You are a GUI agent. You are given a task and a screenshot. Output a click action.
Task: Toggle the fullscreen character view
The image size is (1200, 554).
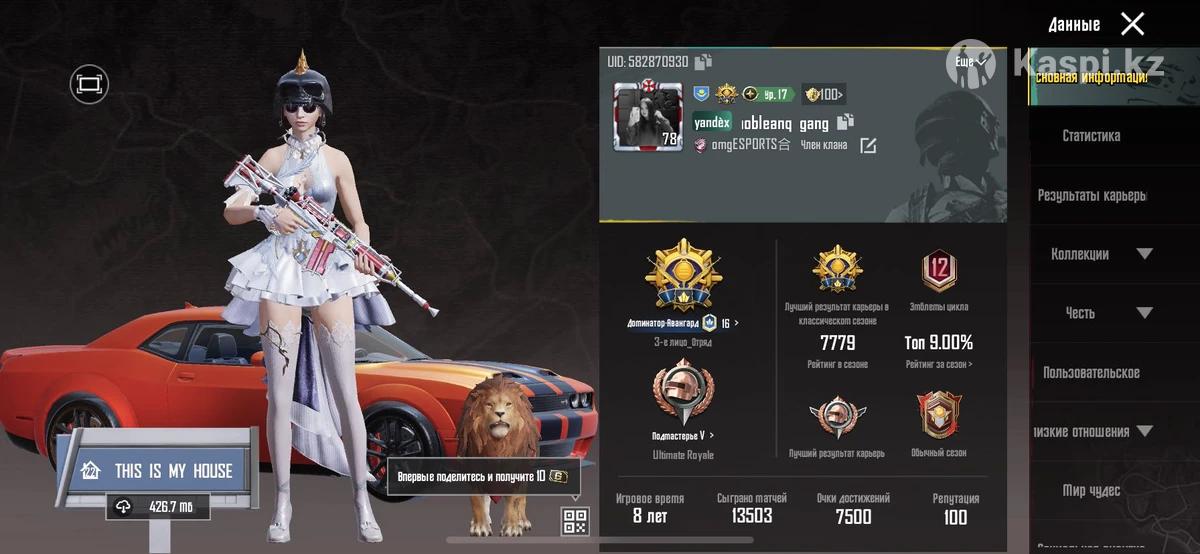pyautogui.click(x=89, y=85)
